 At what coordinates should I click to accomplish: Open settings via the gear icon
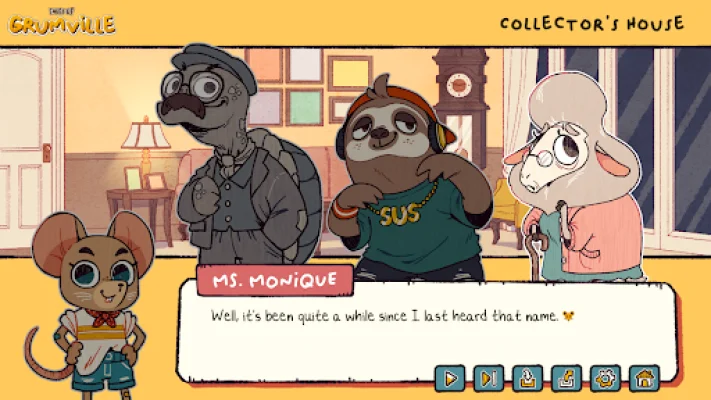(605, 379)
